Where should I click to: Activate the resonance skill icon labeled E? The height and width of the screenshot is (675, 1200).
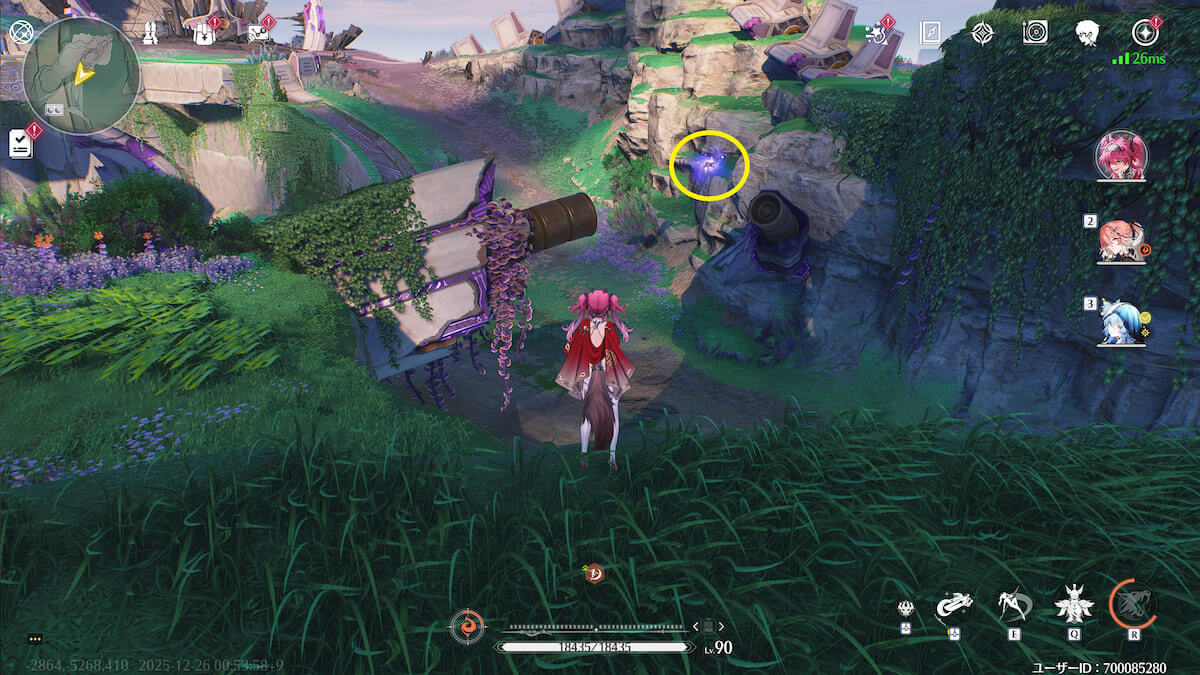click(x=1013, y=605)
